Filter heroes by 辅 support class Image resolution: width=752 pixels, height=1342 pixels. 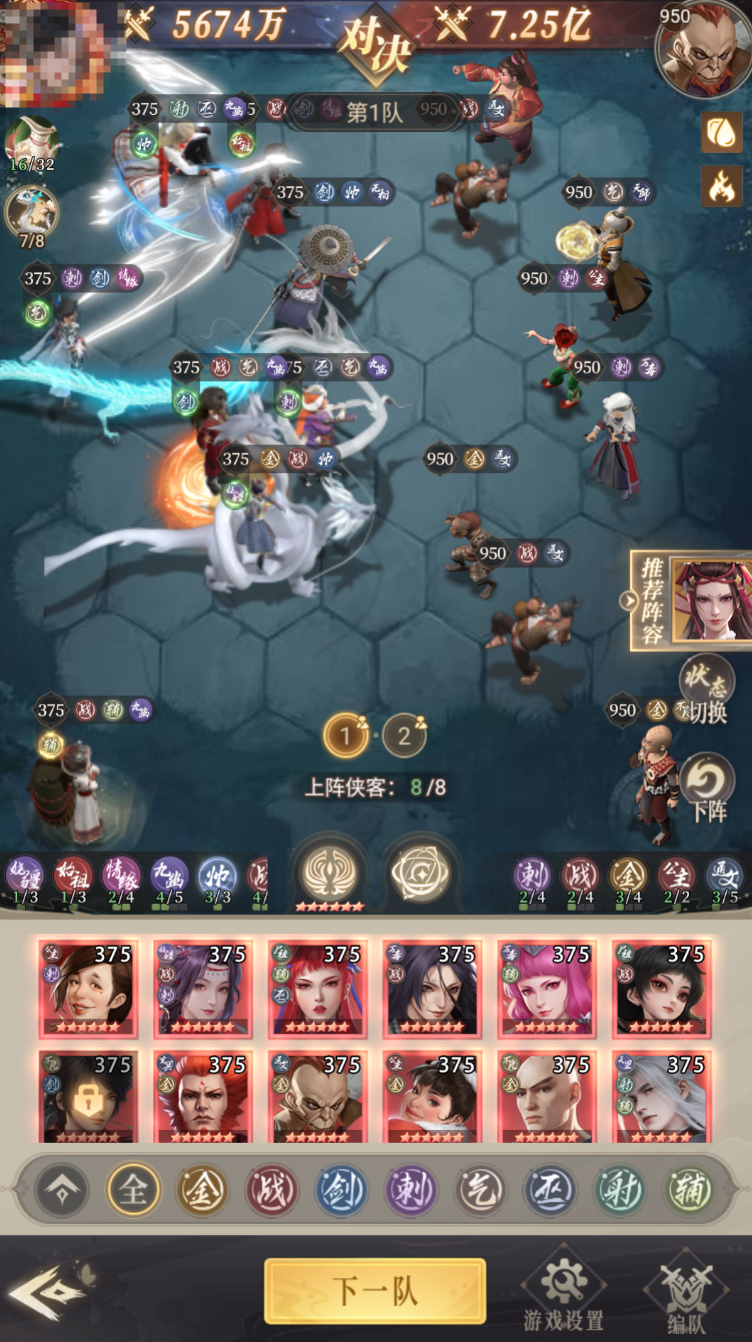click(690, 1190)
